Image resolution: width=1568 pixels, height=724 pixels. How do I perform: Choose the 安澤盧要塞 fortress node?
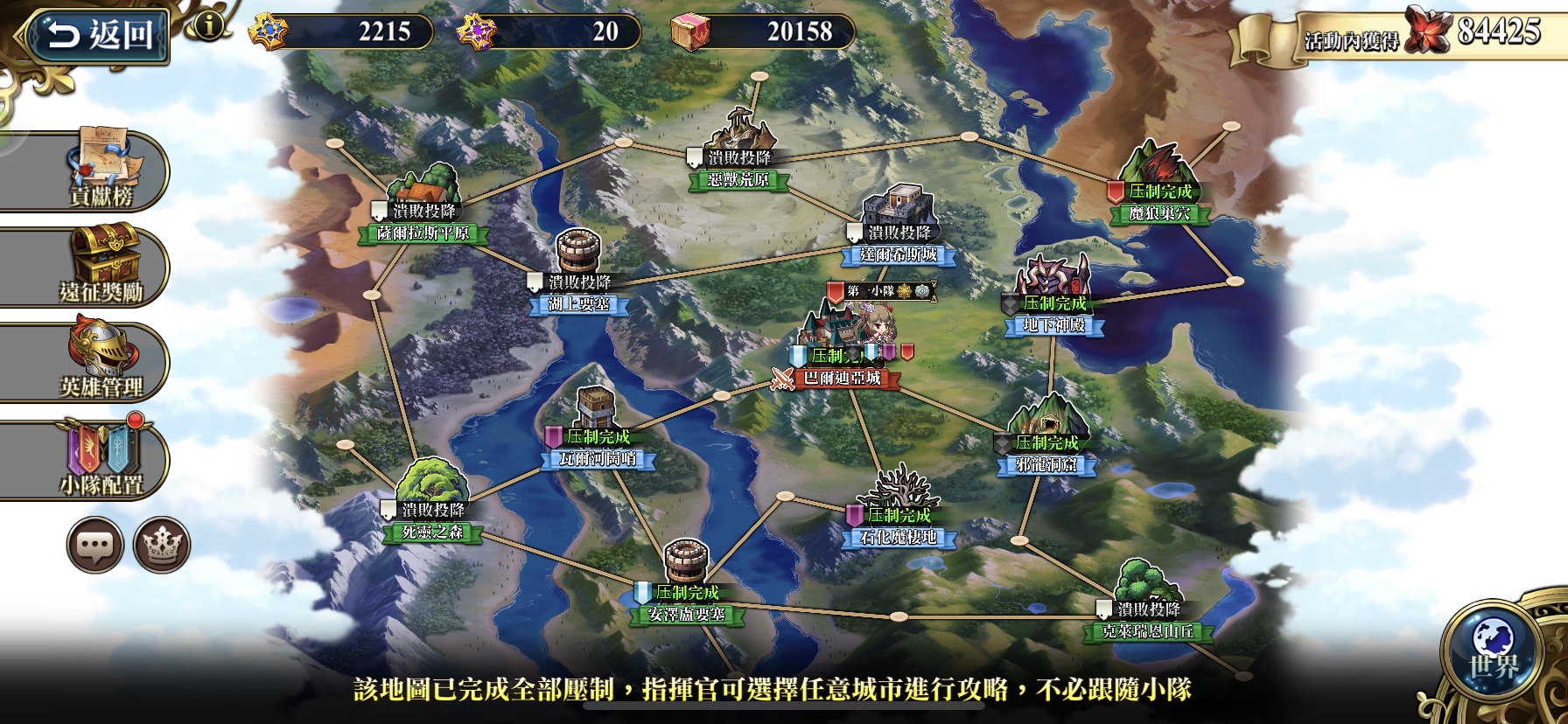(687, 613)
